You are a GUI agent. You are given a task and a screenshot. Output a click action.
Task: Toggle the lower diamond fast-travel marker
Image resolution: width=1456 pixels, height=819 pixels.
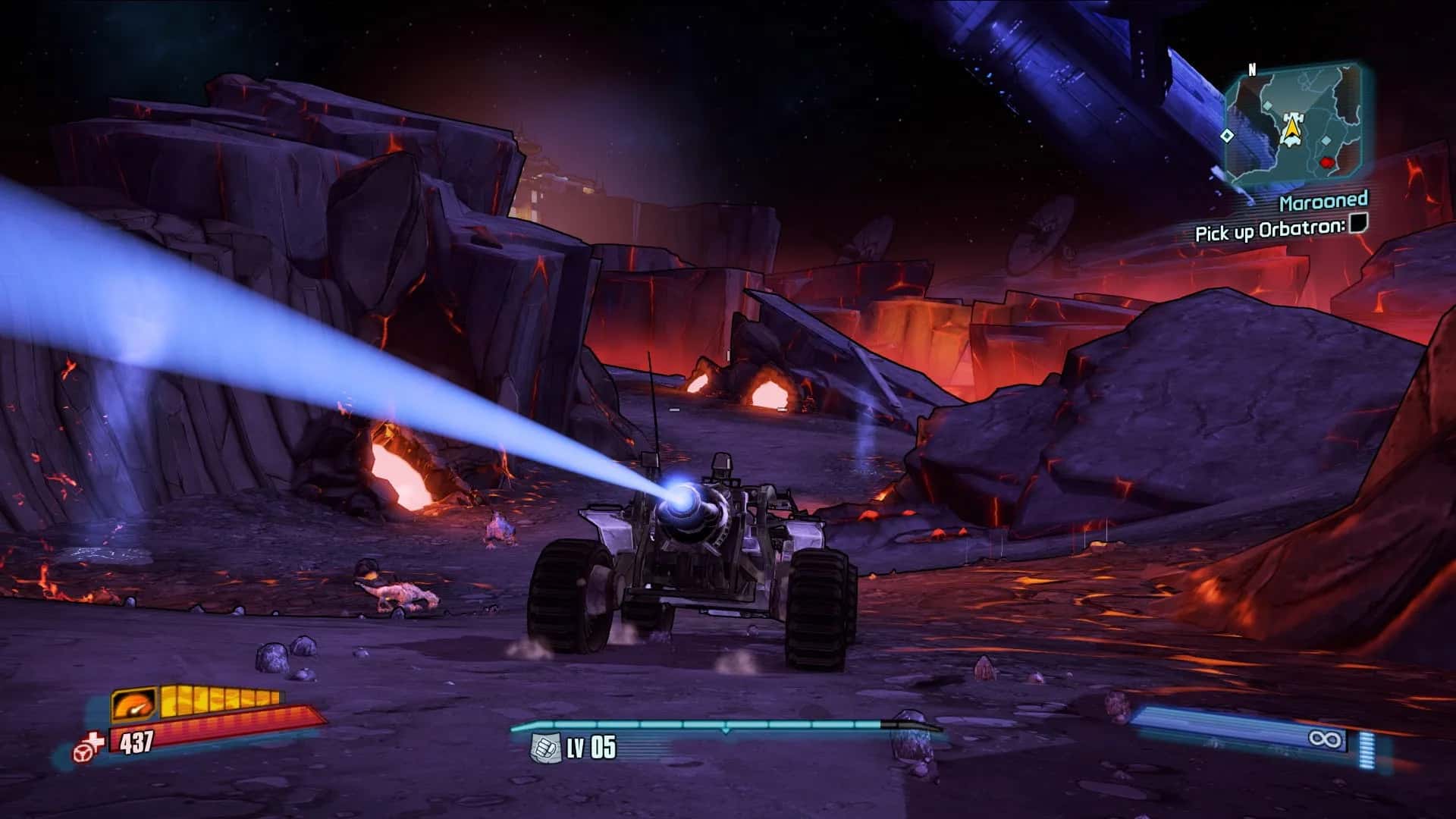pyautogui.click(x=1326, y=140)
